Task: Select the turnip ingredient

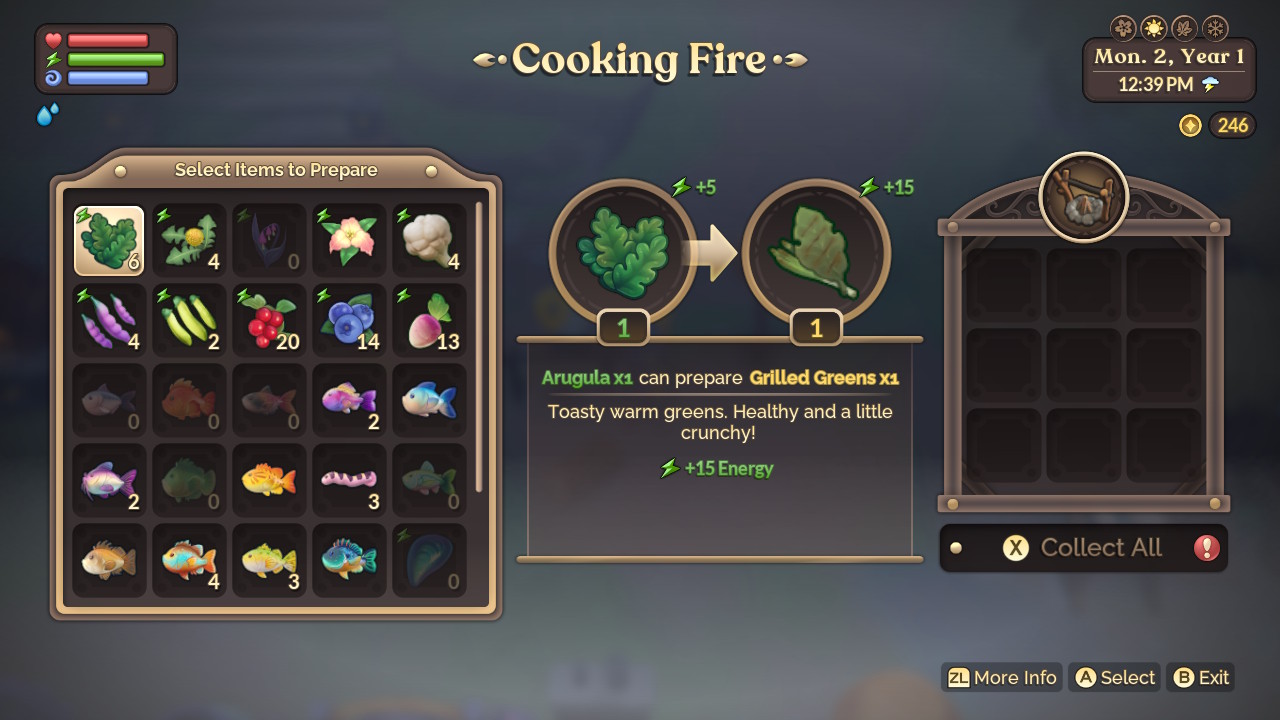Action: point(428,320)
